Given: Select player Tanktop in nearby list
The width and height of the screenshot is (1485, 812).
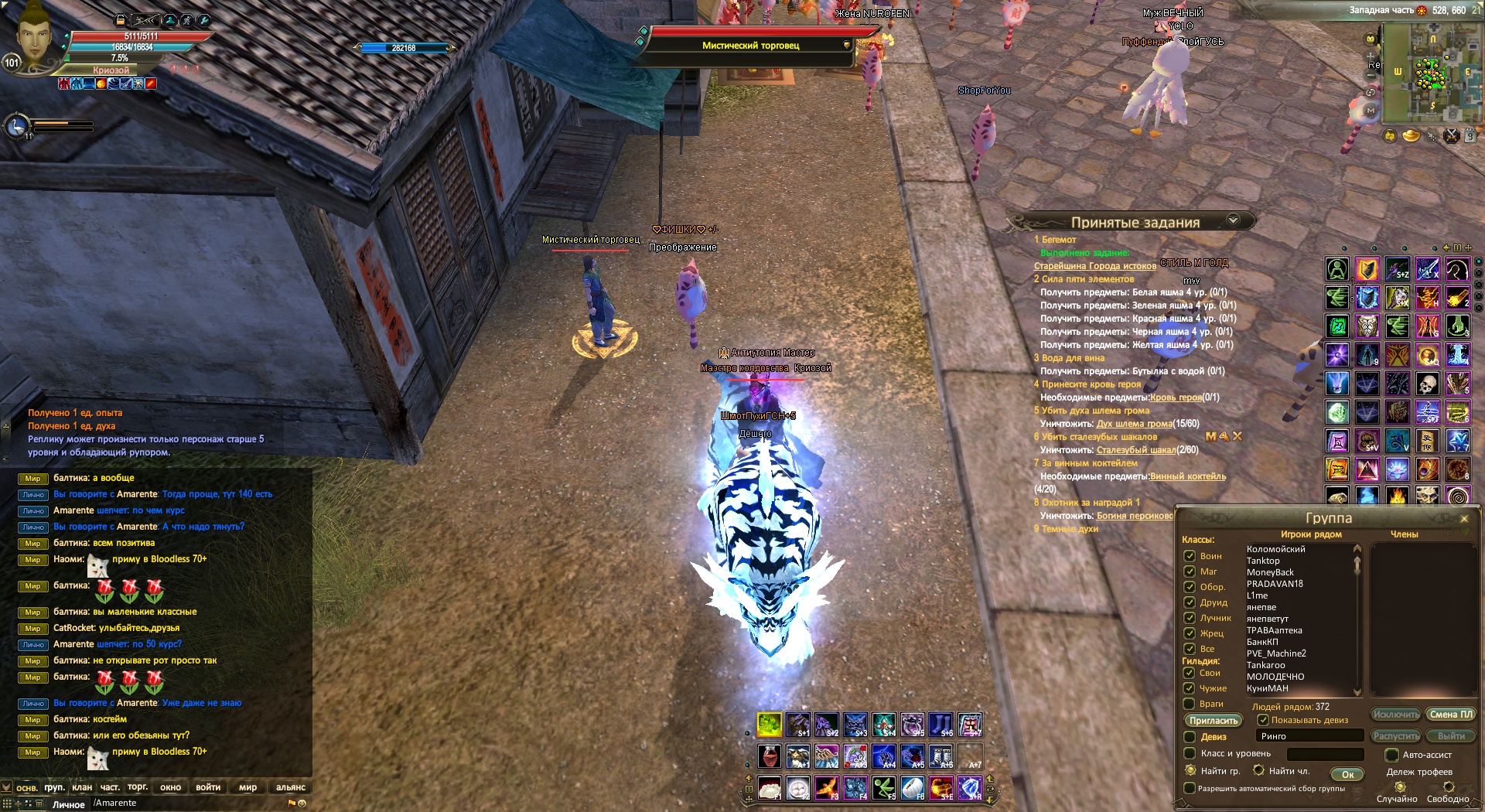Looking at the screenshot, I should pyautogui.click(x=1263, y=561).
